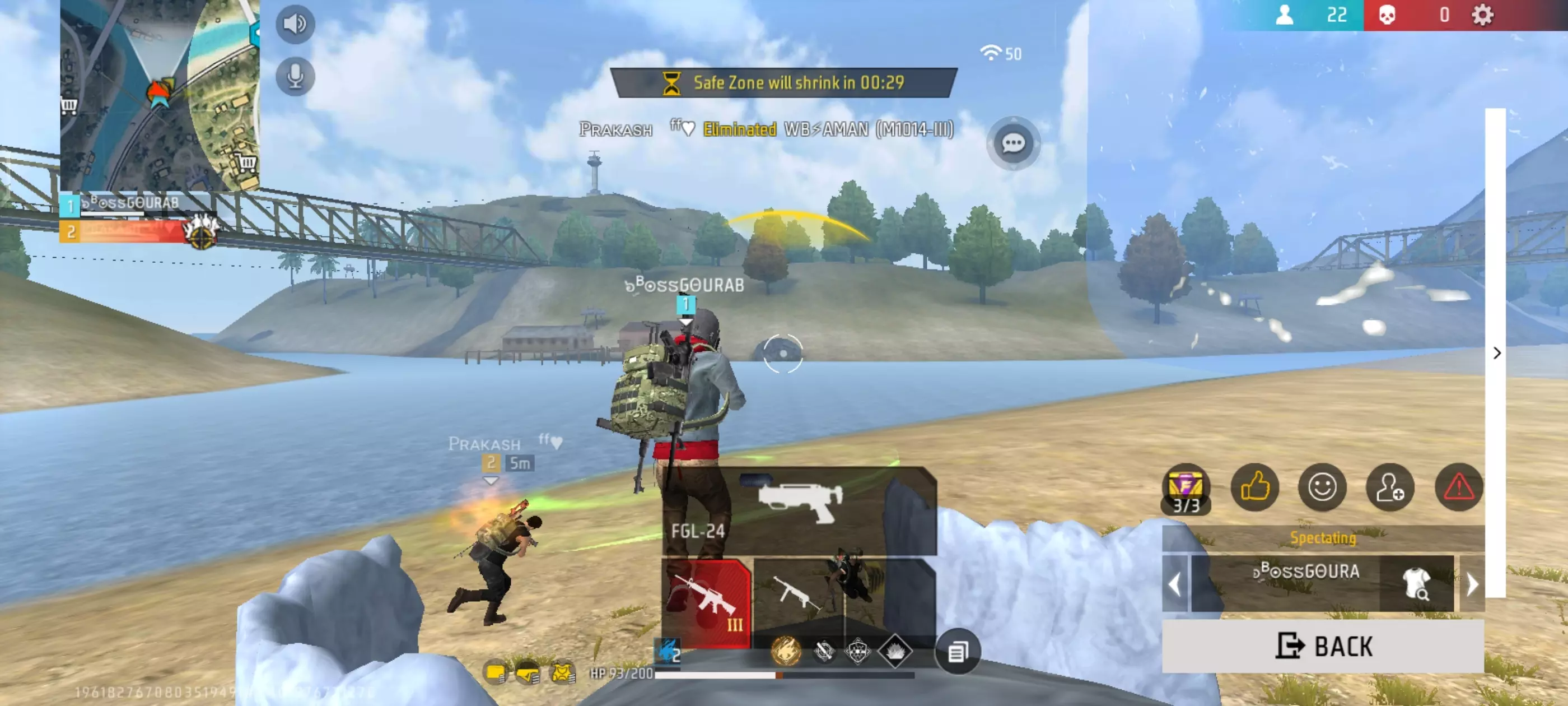Open the minimap

160,95
